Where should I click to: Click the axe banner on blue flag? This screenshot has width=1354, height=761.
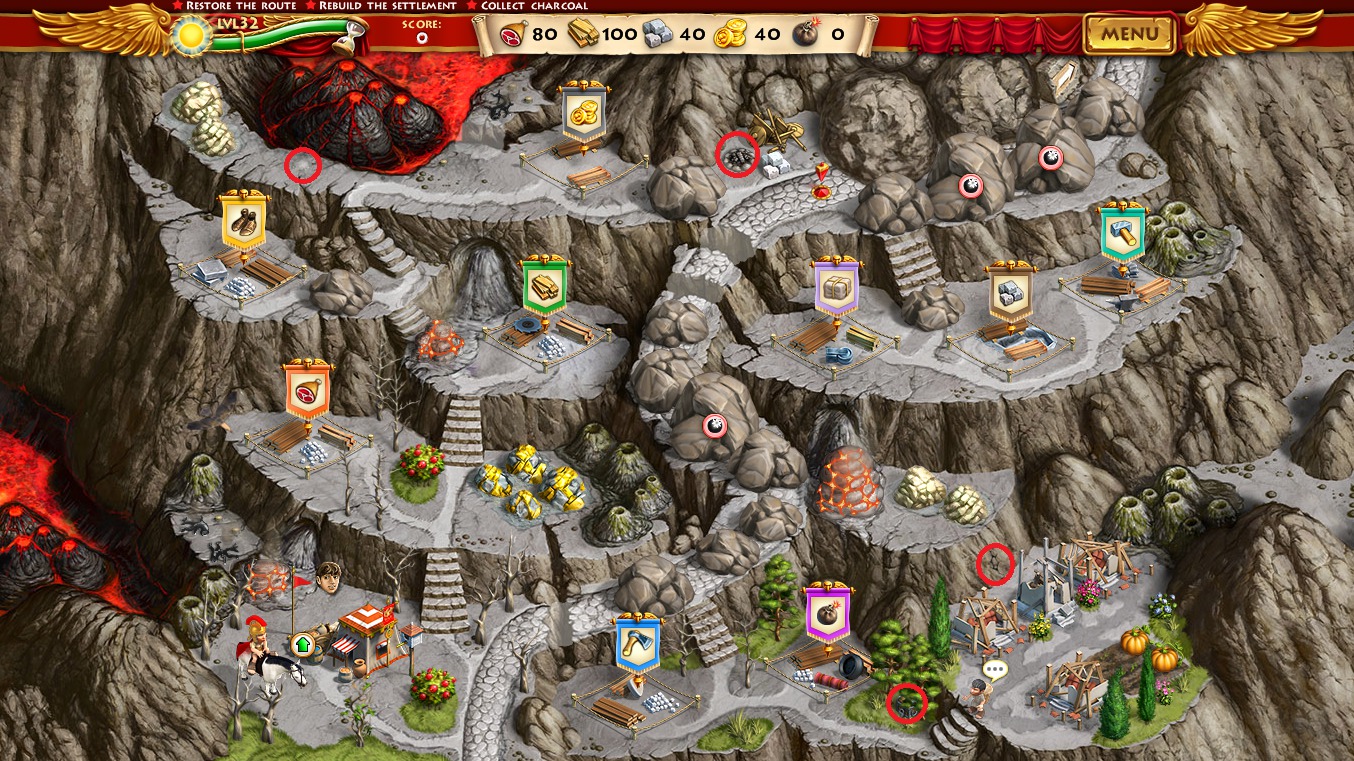(637, 644)
